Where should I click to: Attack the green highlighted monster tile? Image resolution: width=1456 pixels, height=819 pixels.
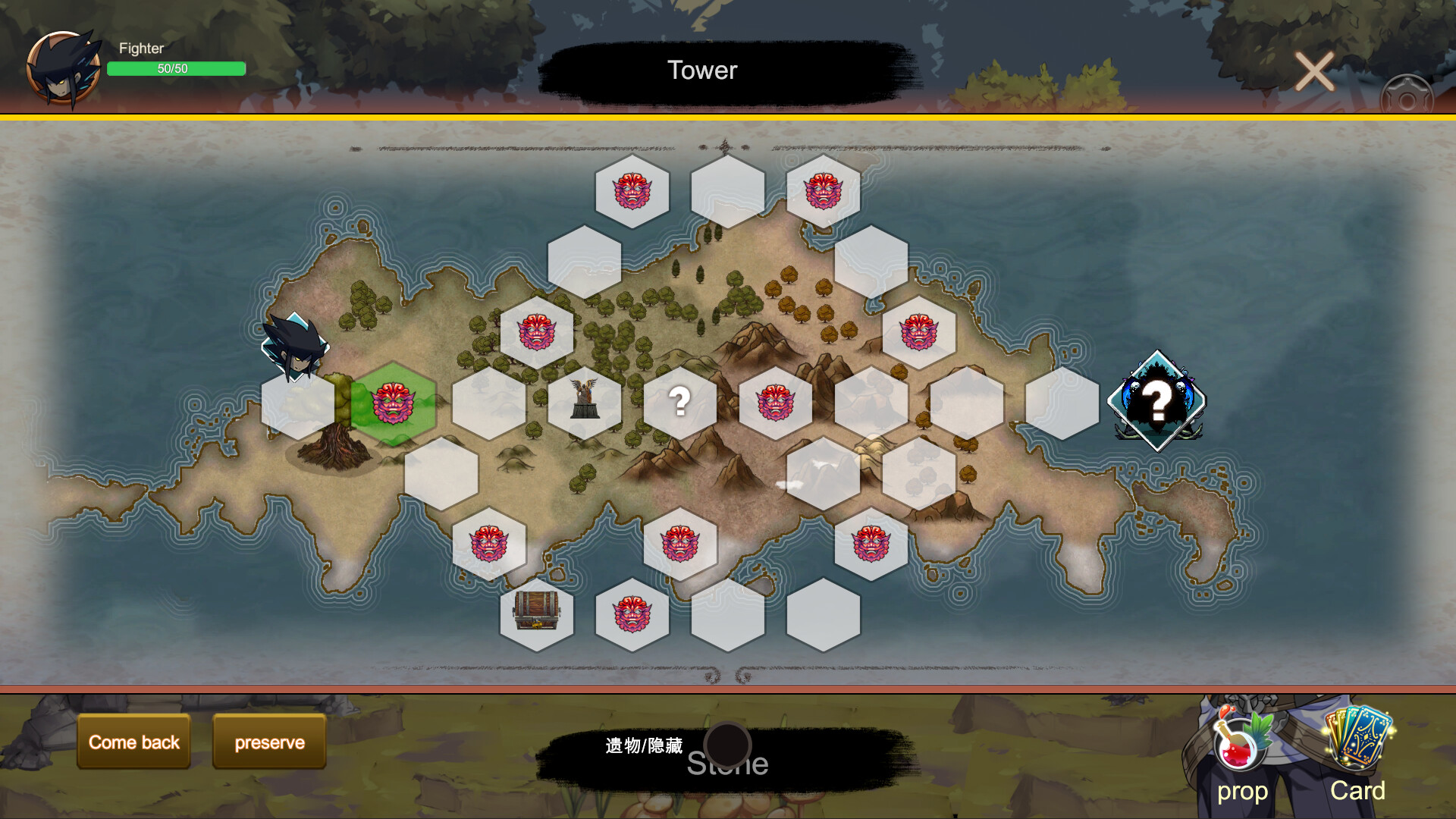[395, 403]
